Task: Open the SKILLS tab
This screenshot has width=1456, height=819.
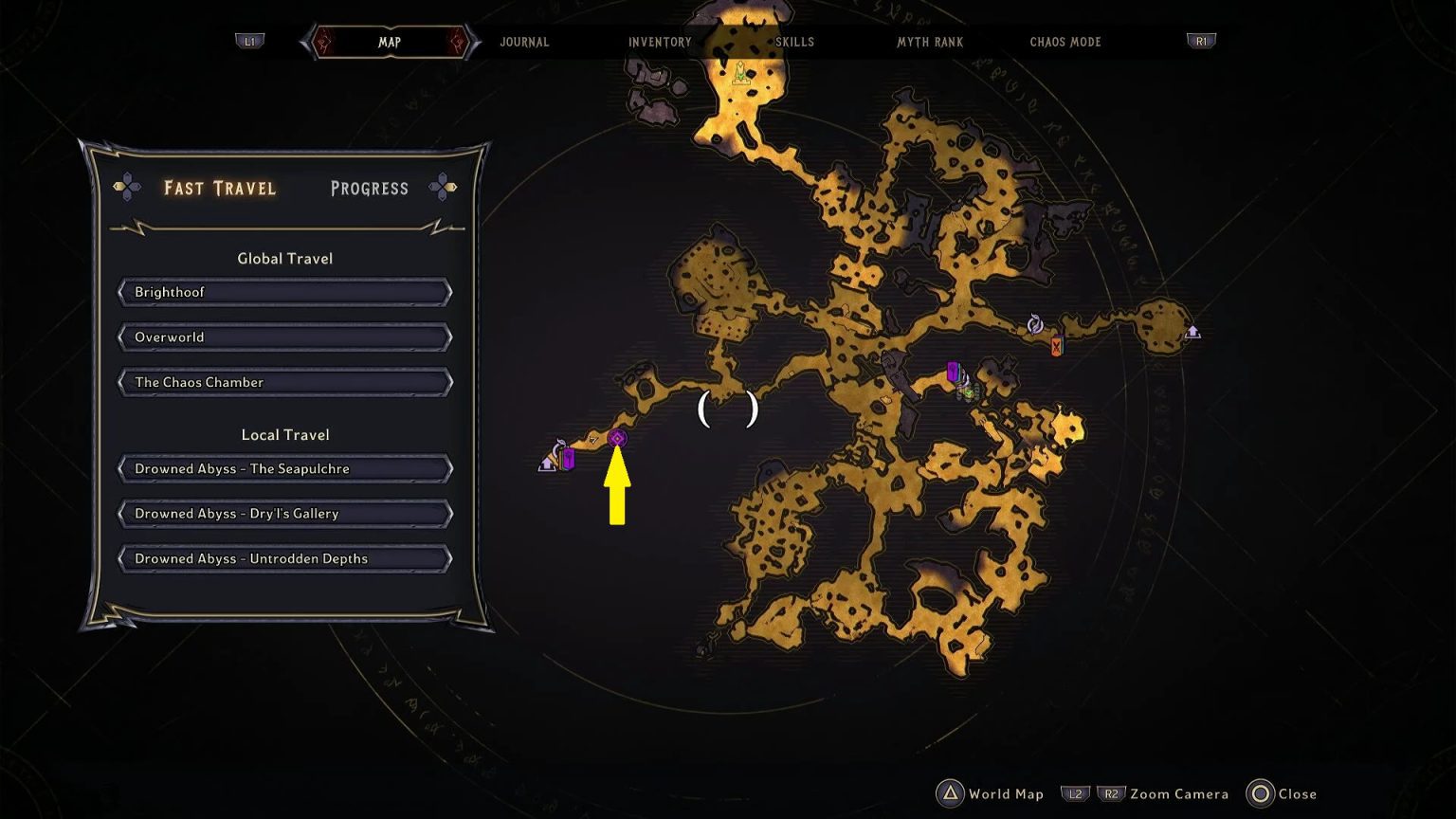Action: (794, 42)
